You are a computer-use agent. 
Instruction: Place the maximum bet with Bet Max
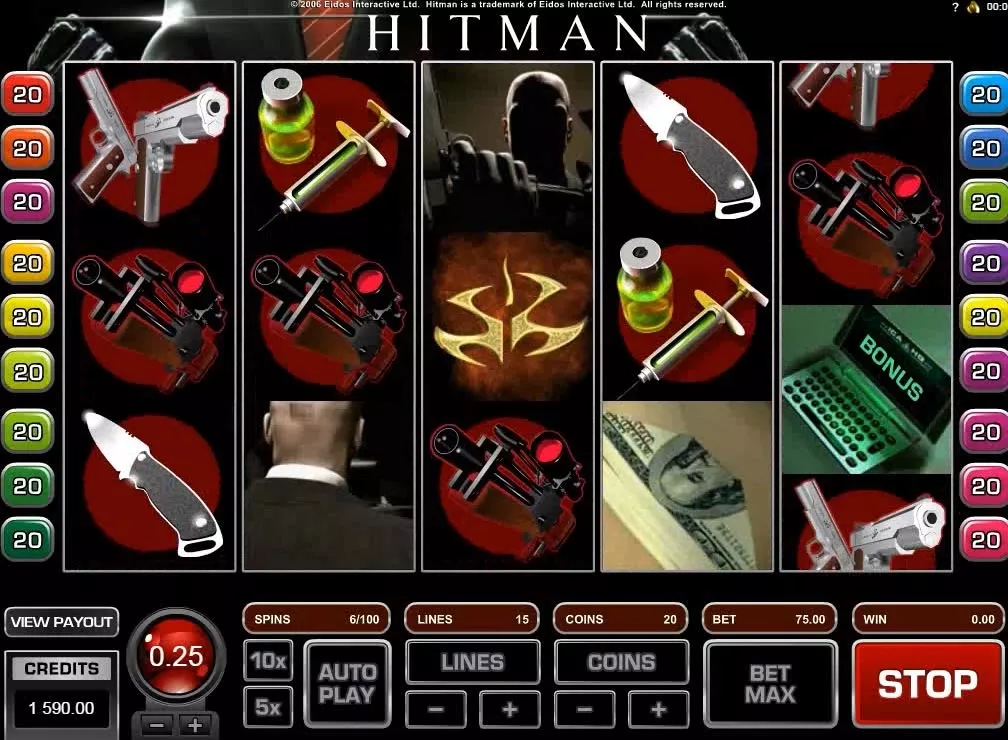click(769, 684)
